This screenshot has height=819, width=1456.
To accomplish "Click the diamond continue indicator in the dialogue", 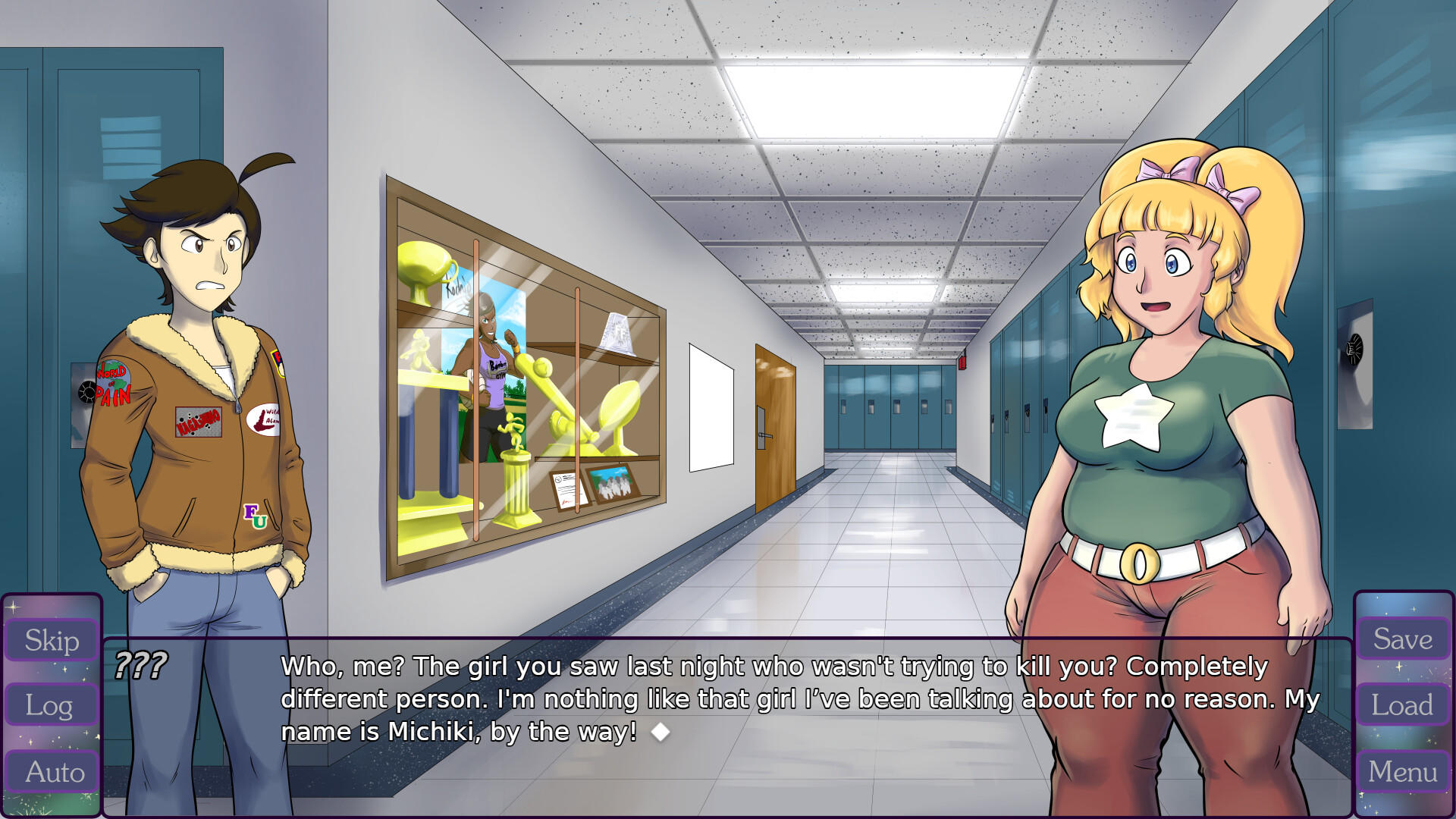I will [661, 731].
